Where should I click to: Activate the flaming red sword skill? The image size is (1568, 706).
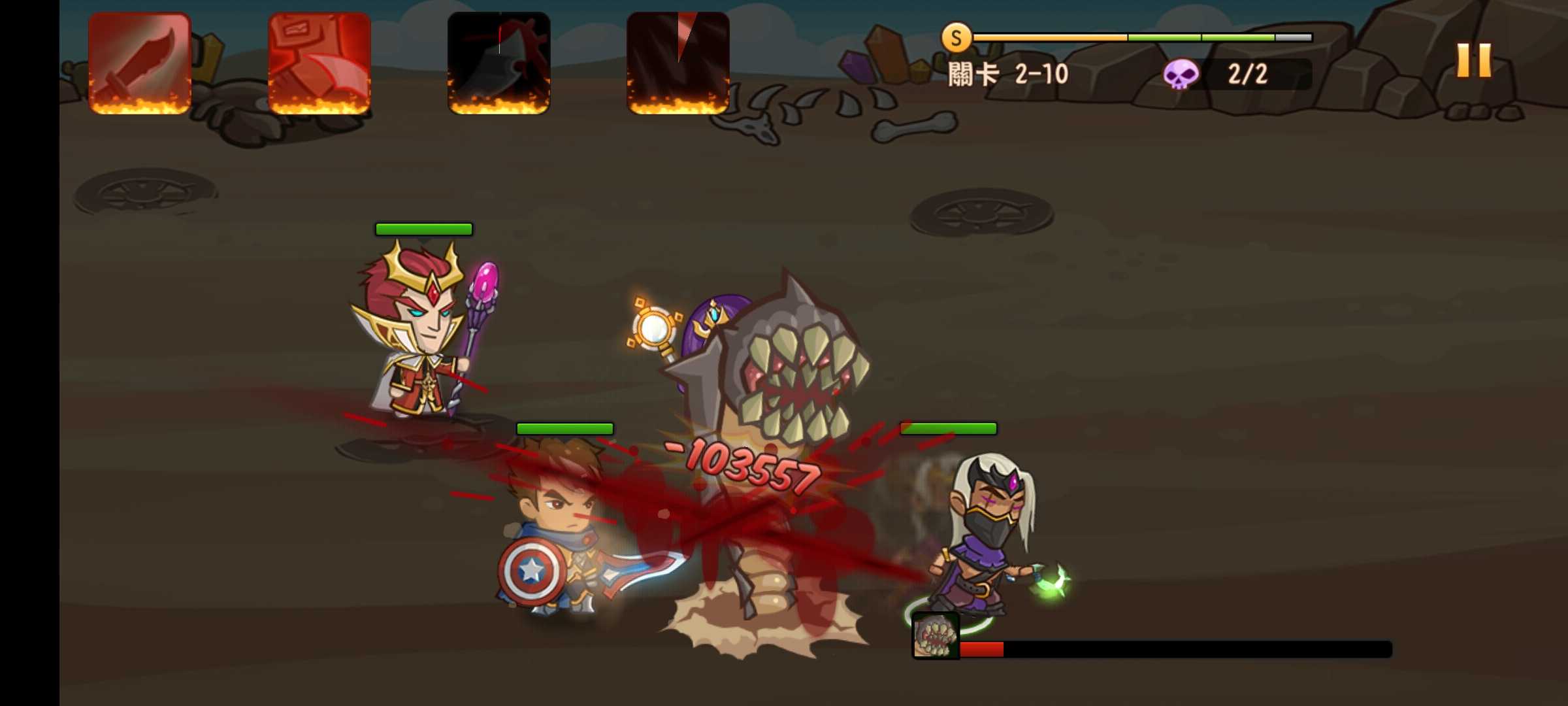[x=140, y=63]
